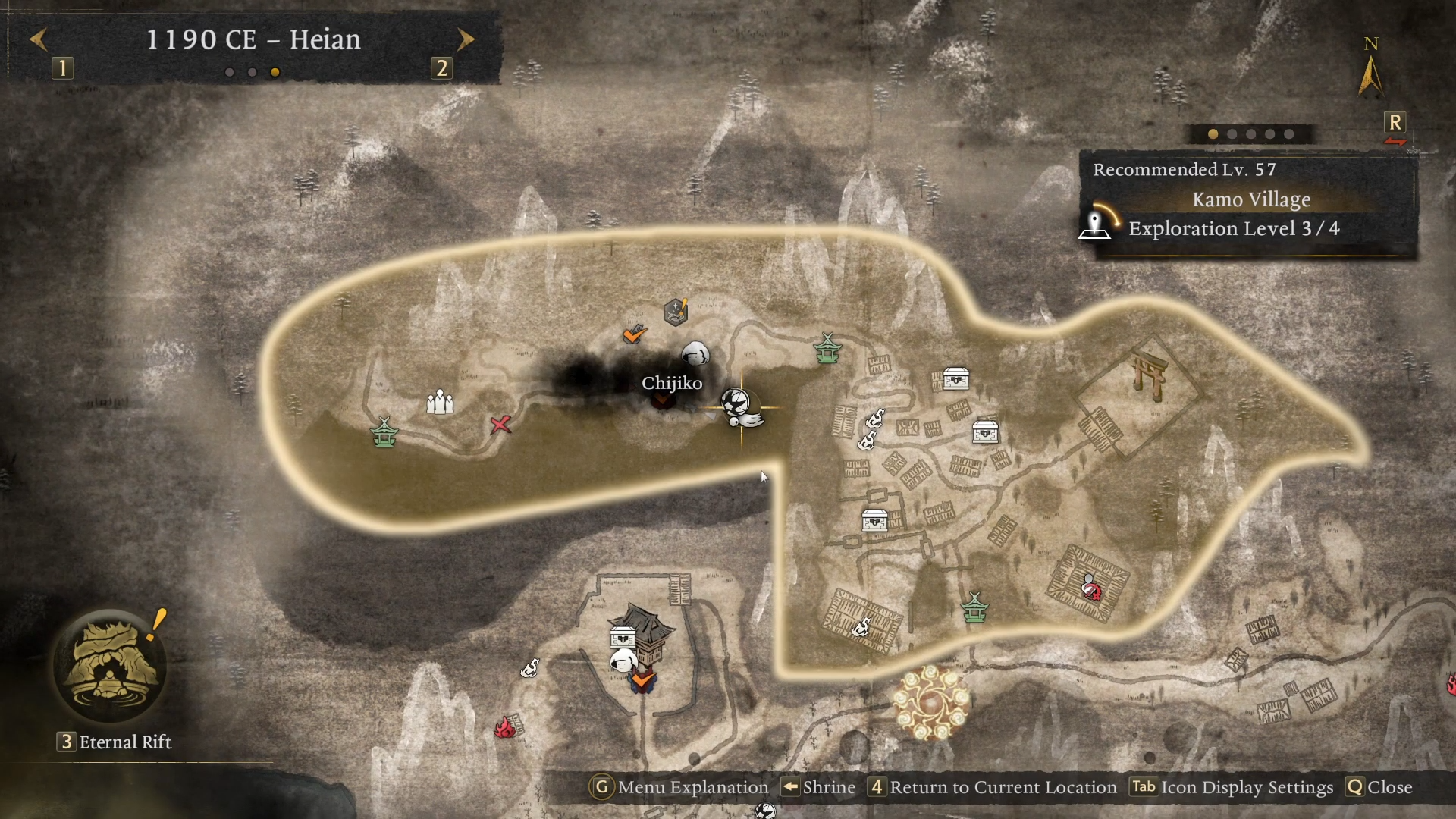The image size is (1456, 819).
Task: Open Menu Explanation
Action: pos(679,787)
